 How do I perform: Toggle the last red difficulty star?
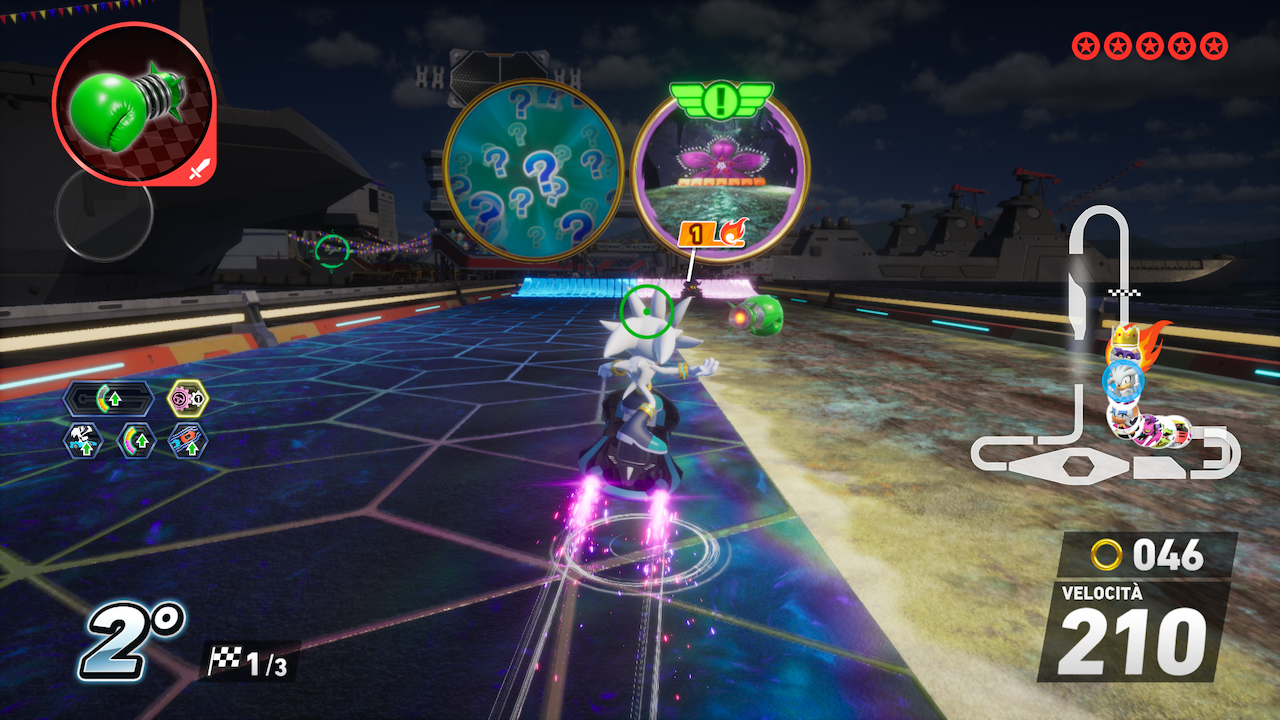(x=1213, y=44)
